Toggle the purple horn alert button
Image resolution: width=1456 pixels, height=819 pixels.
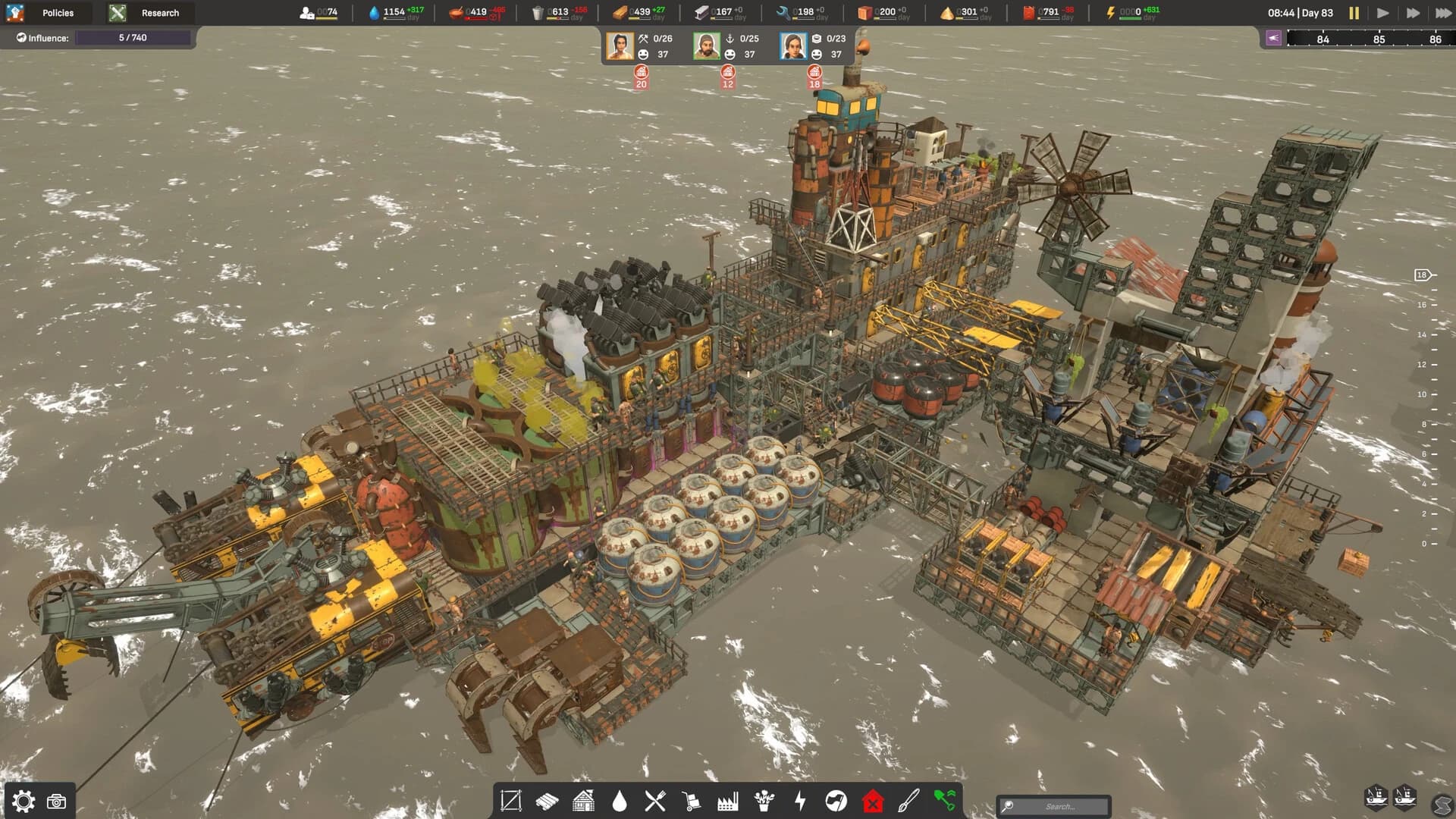coord(1275,37)
